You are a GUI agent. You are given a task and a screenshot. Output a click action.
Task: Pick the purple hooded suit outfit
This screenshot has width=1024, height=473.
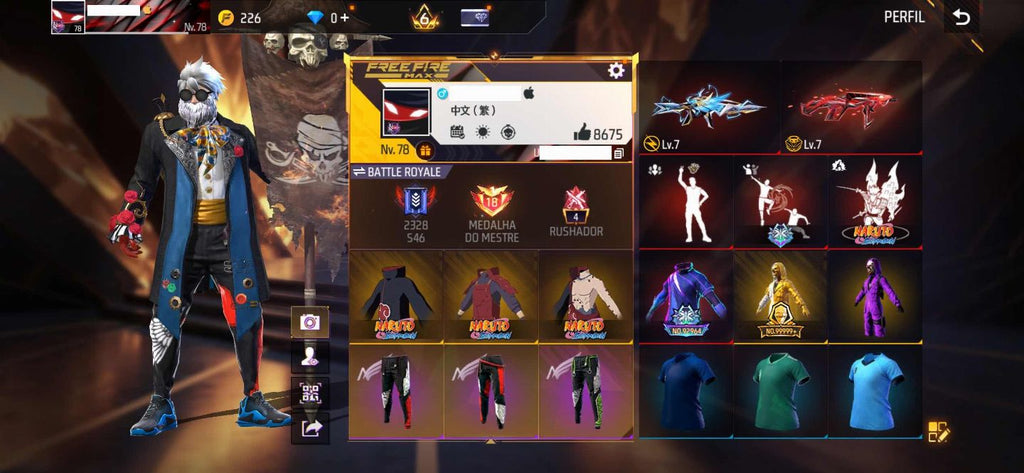click(874, 296)
